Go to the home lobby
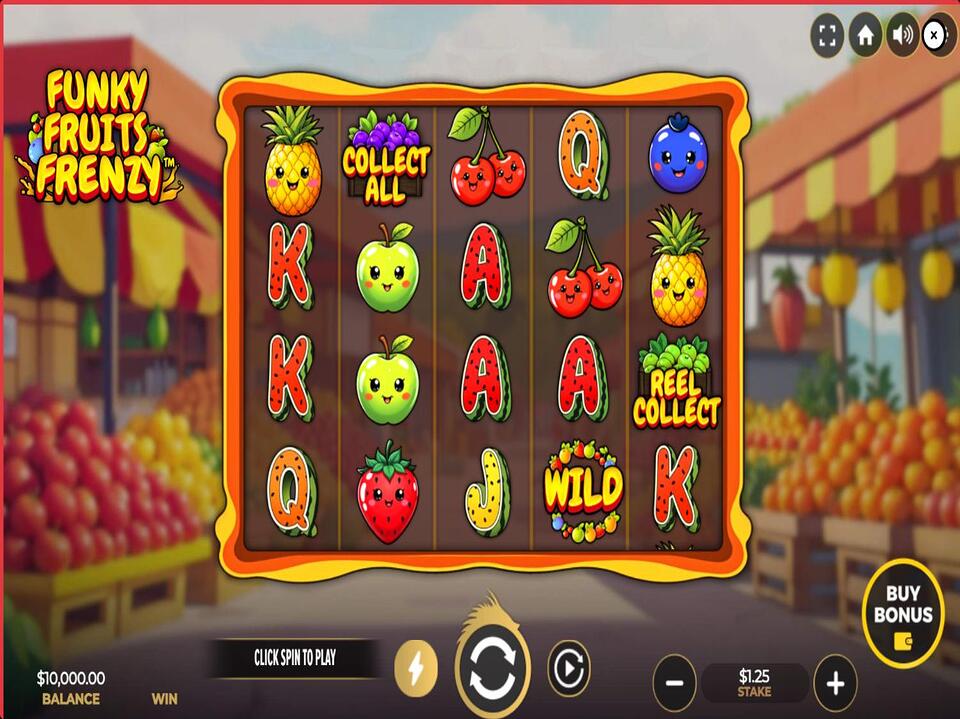This screenshot has width=960, height=719. pos(865,37)
